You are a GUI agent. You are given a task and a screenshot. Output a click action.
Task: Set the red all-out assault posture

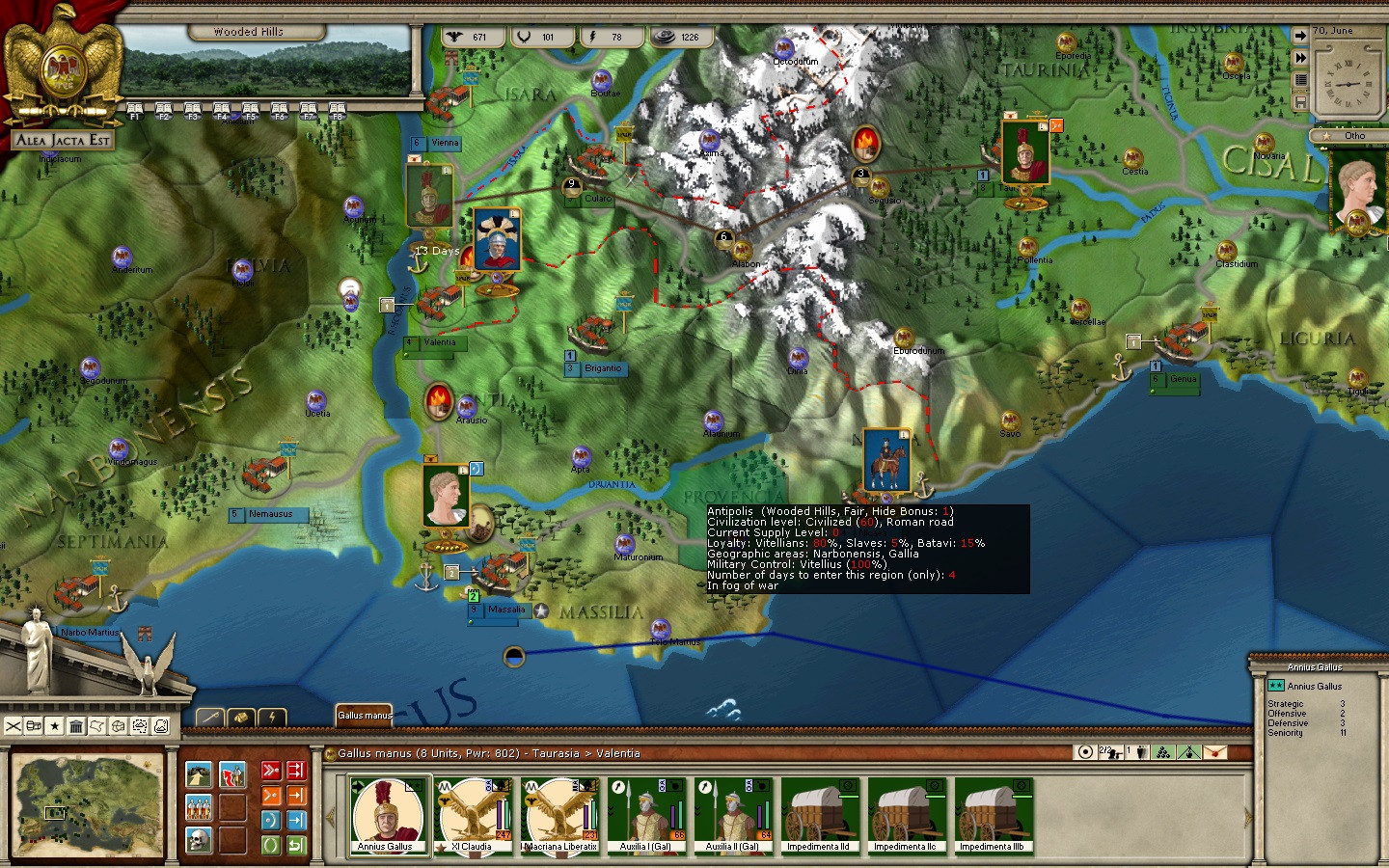point(271,771)
